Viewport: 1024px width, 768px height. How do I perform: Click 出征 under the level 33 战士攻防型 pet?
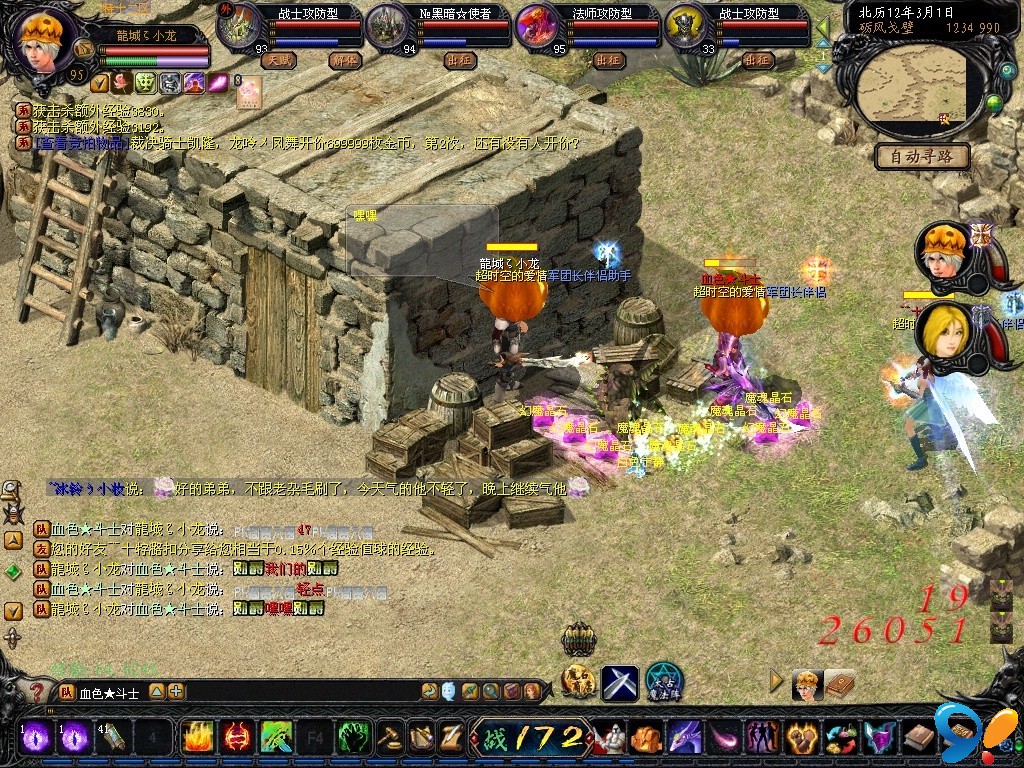pyautogui.click(x=757, y=60)
